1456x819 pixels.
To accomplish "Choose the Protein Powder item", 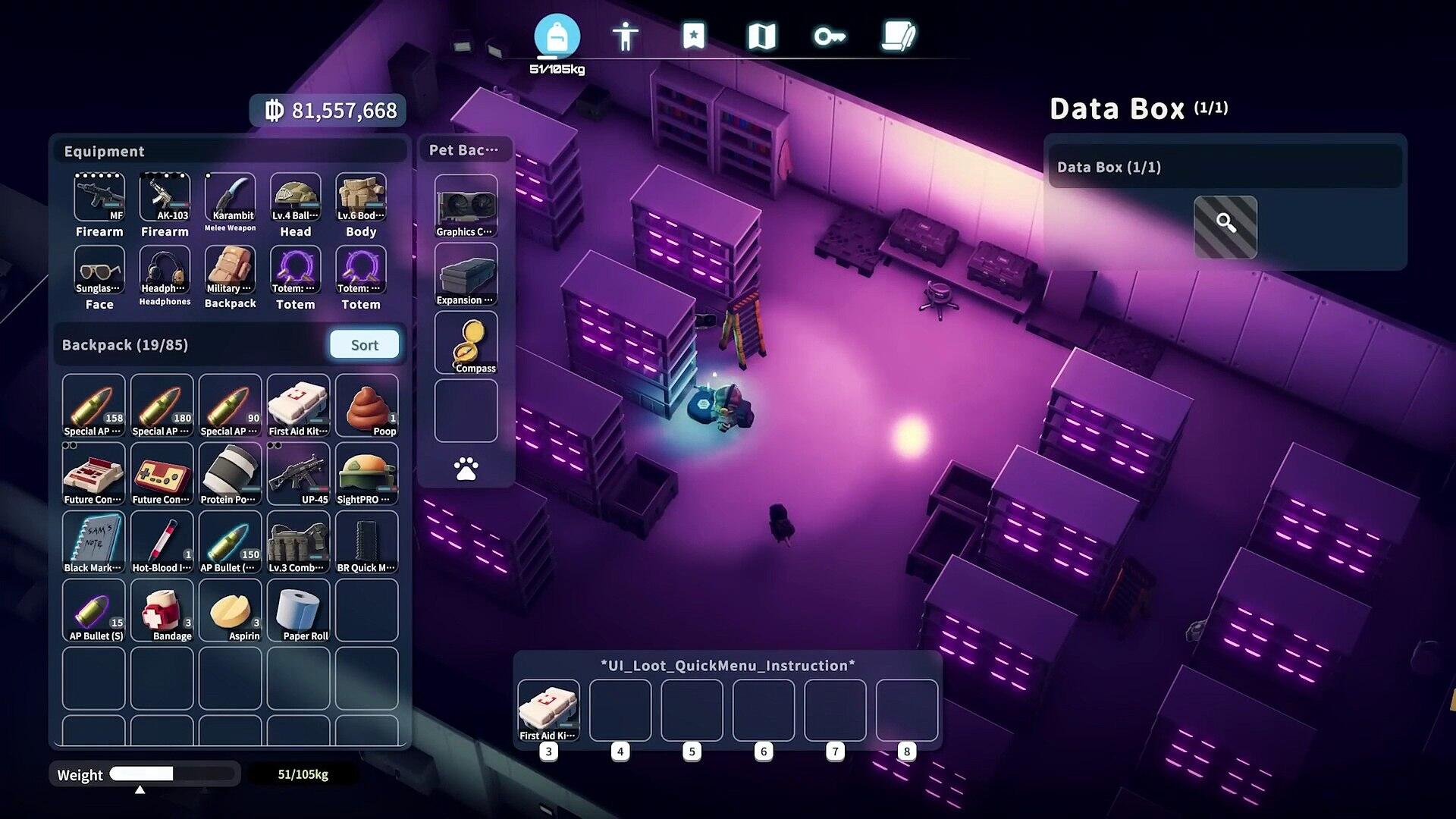I will coord(230,474).
